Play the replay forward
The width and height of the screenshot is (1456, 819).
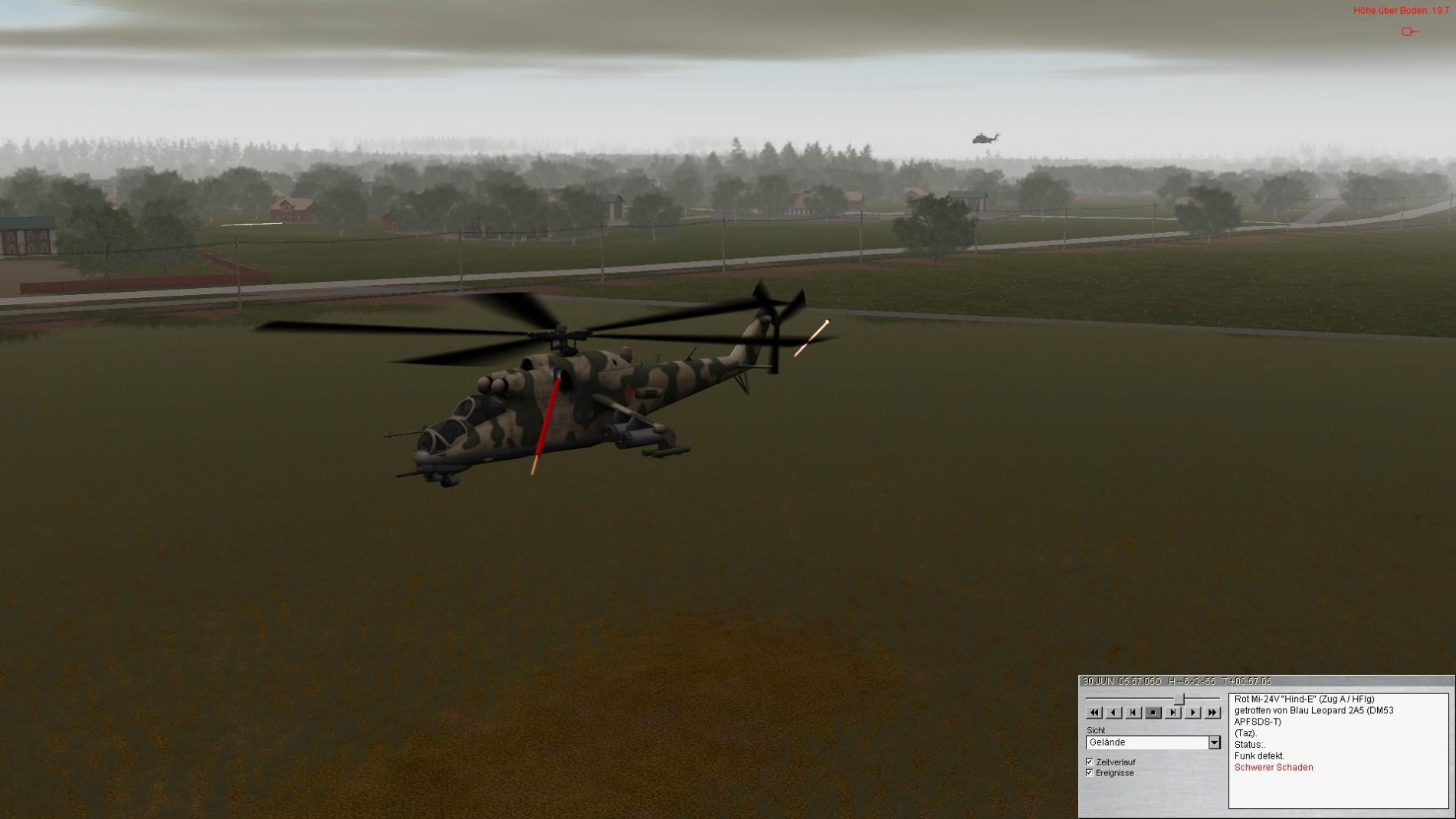coord(1192,713)
